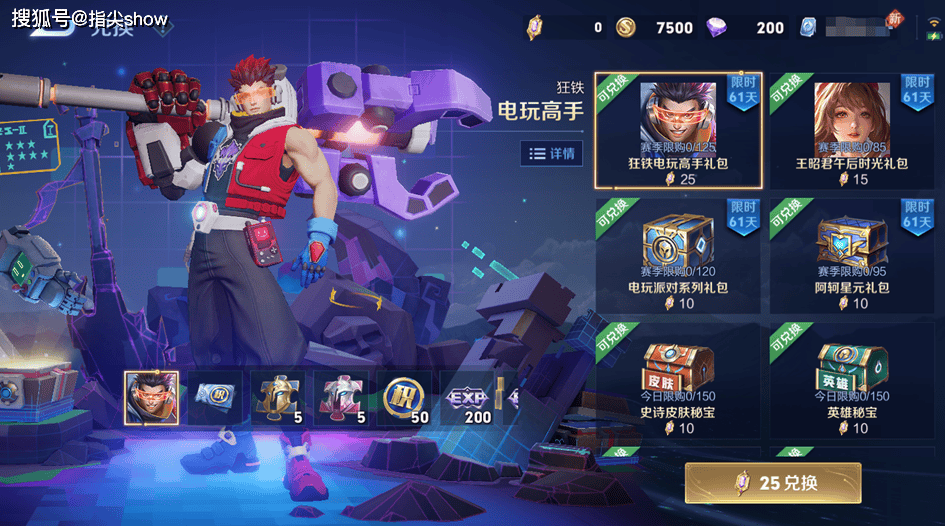Select the 狂铁 skin portrait reward
The height and width of the screenshot is (526, 945).
(151, 397)
